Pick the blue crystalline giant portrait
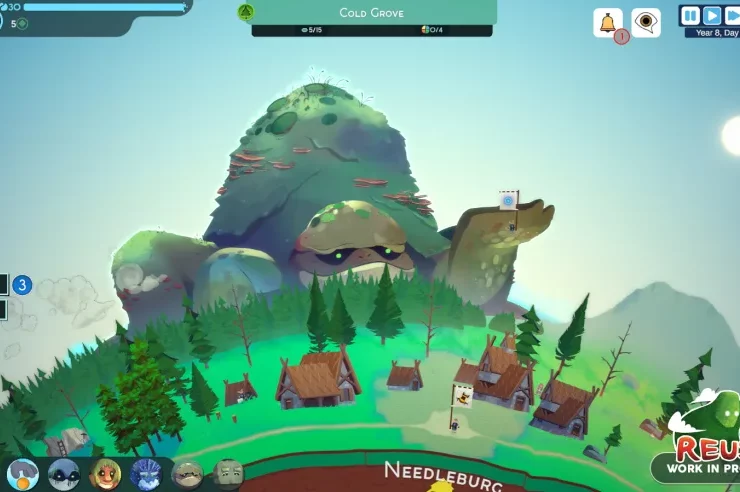The height and width of the screenshot is (492, 740). tap(146, 473)
